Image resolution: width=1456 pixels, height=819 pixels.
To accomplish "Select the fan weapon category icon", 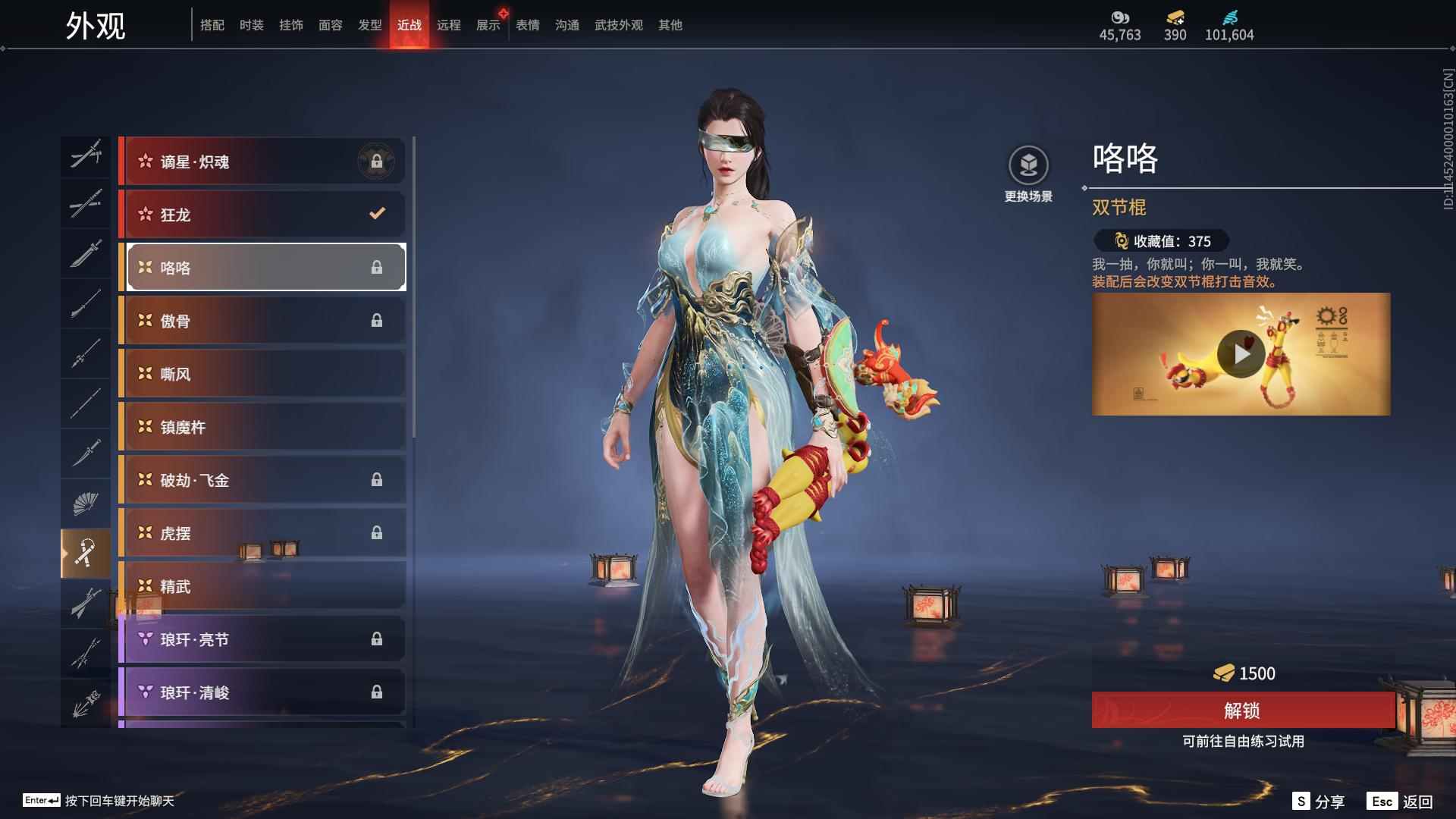I will (86, 503).
